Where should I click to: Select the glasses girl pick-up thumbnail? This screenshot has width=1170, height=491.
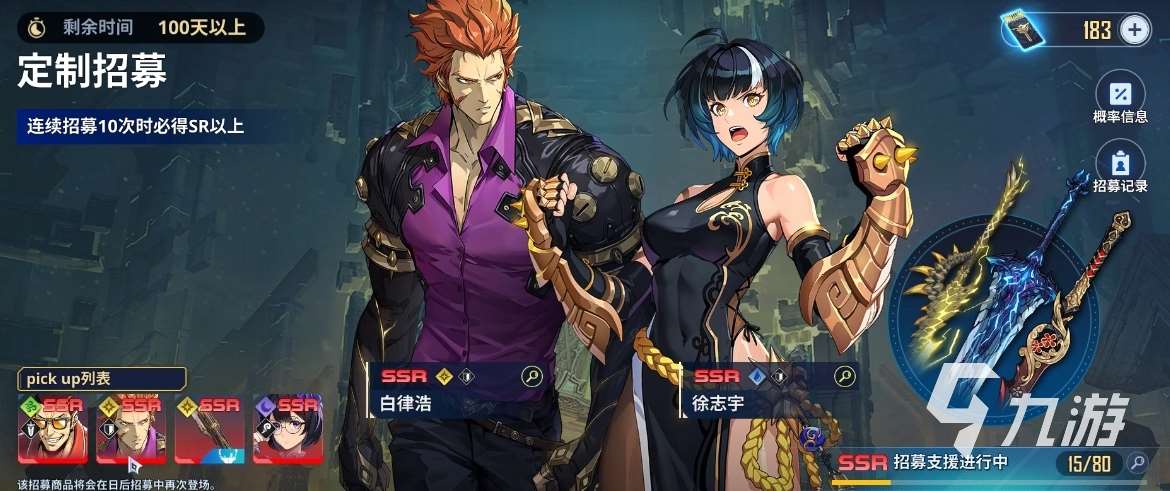click(x=288, y=429)
